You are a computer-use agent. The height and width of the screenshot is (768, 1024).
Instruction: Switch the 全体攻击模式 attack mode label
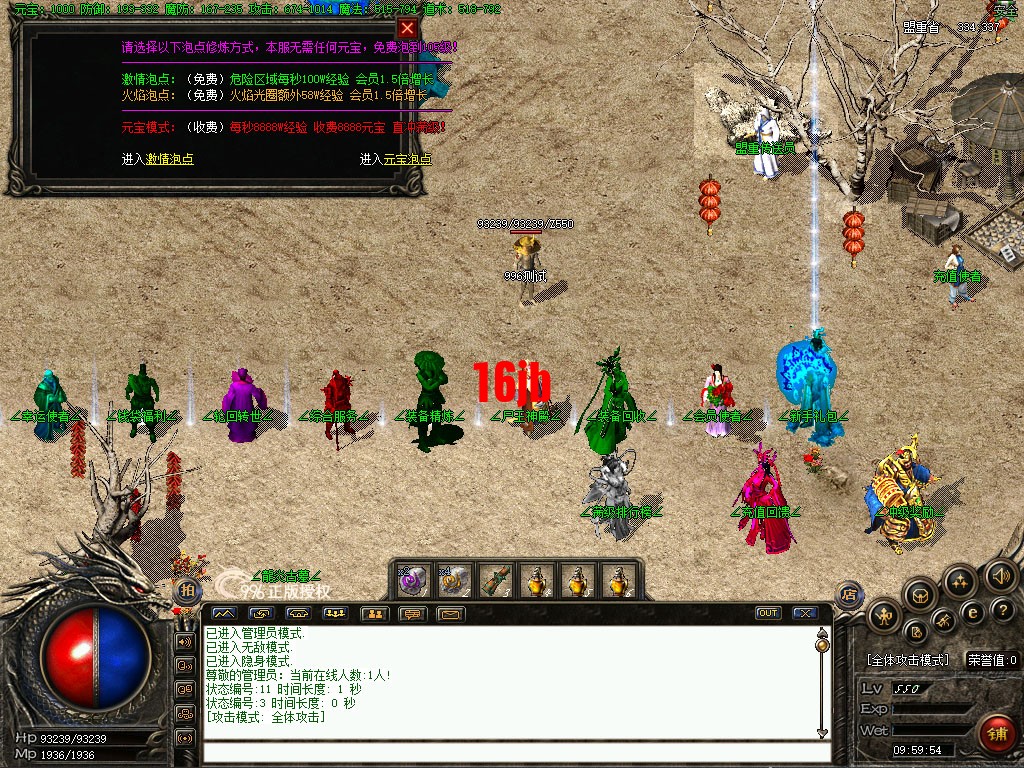coord(907,660)
